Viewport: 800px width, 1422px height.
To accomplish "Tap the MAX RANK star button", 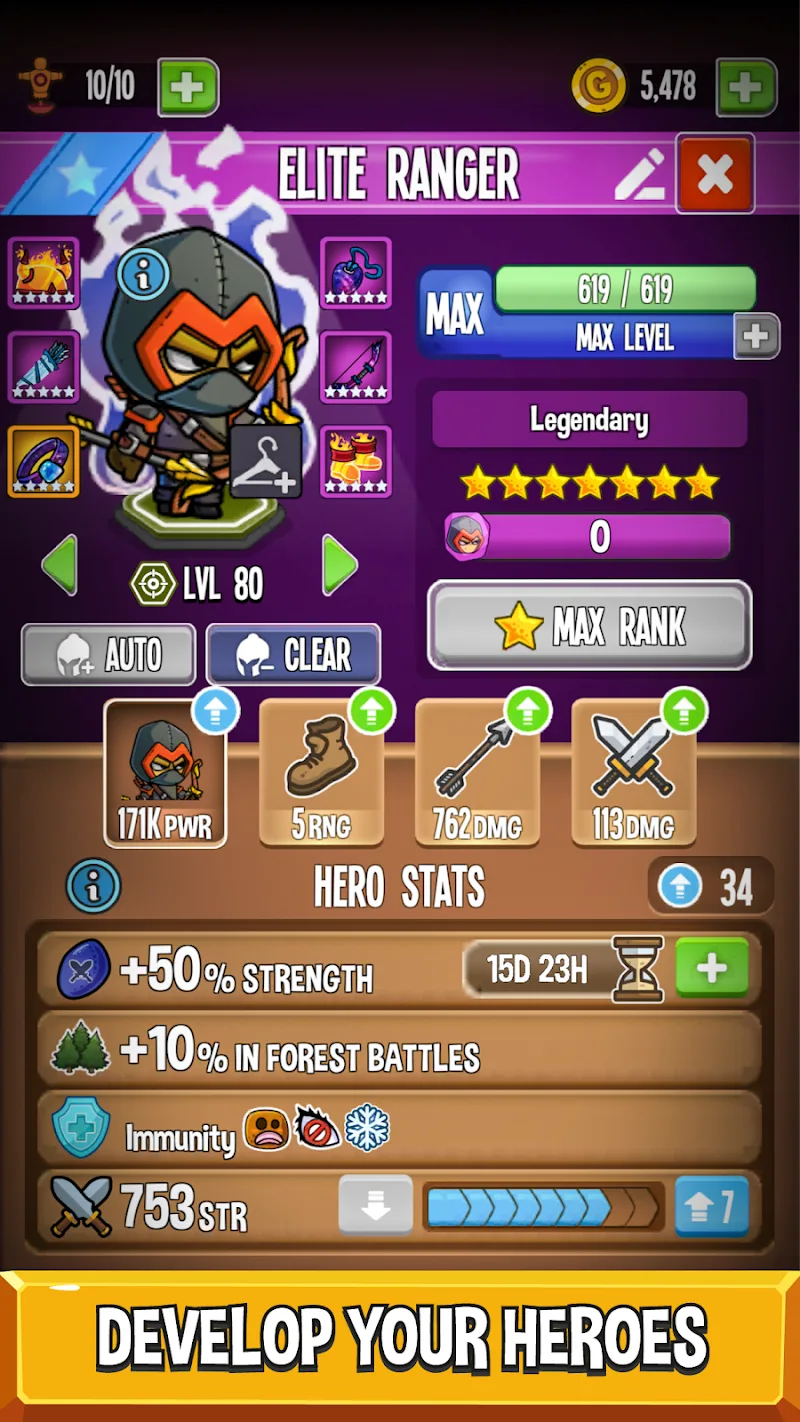I will pos(589,626).
